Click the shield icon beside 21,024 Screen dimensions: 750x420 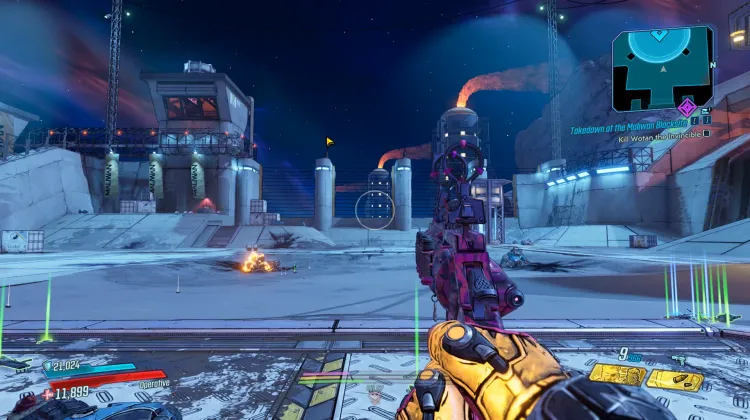48,367
